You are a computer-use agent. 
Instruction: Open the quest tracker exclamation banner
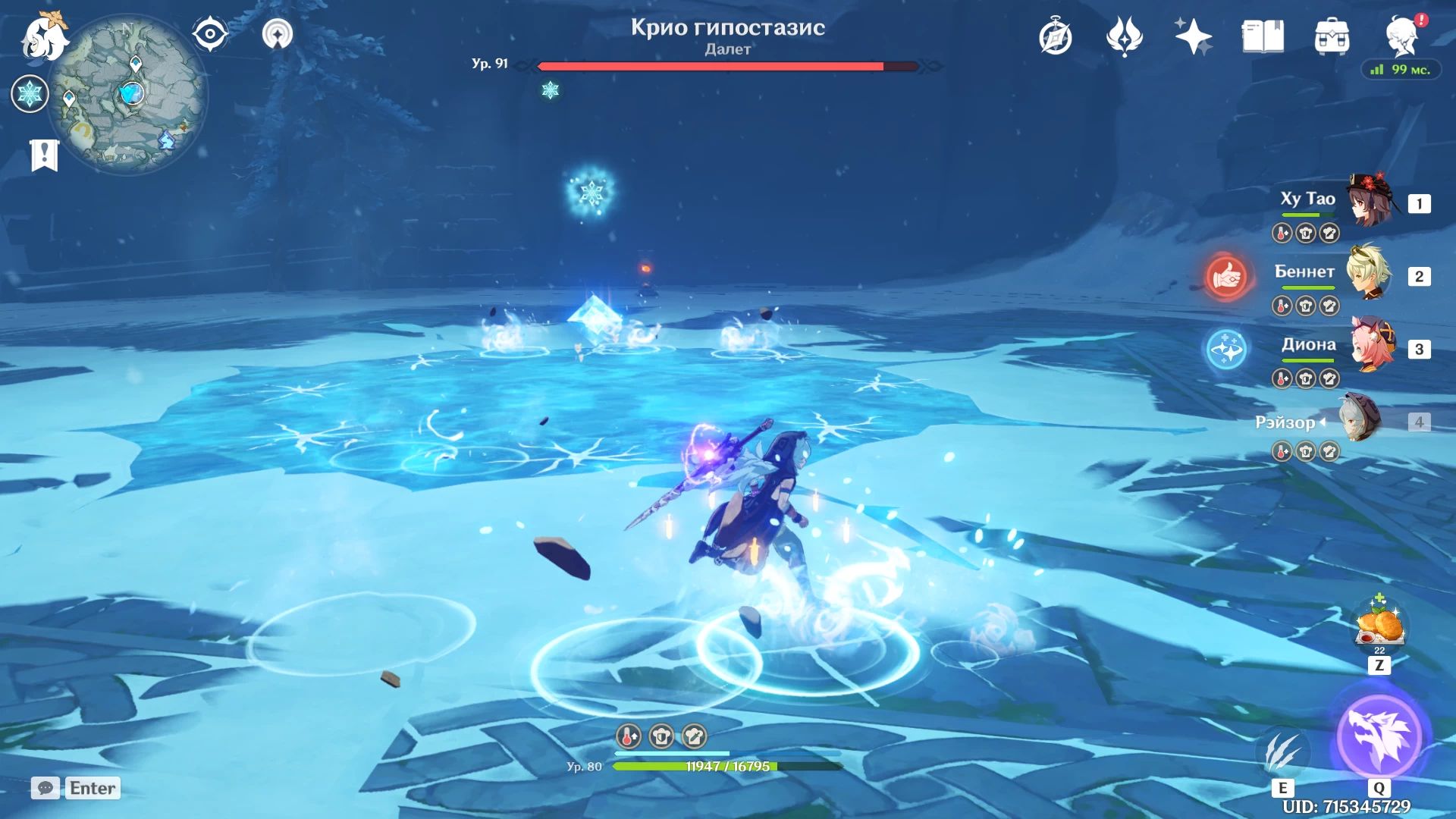coord(44,155)
